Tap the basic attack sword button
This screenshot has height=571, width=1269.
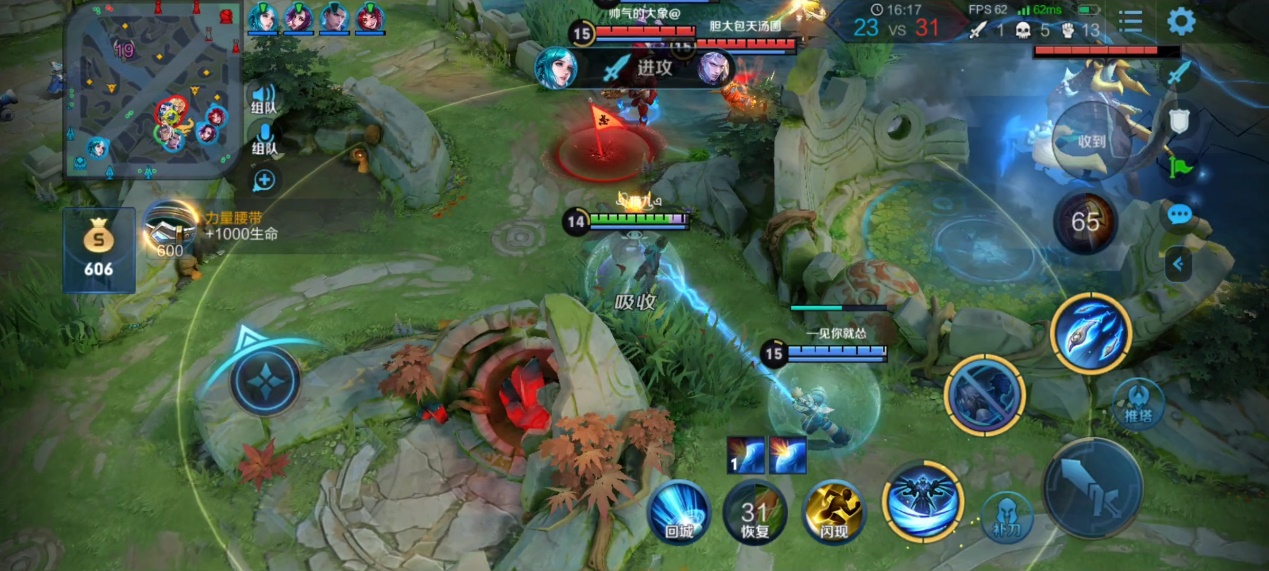pyautogui.click(x=1093, y=488)
